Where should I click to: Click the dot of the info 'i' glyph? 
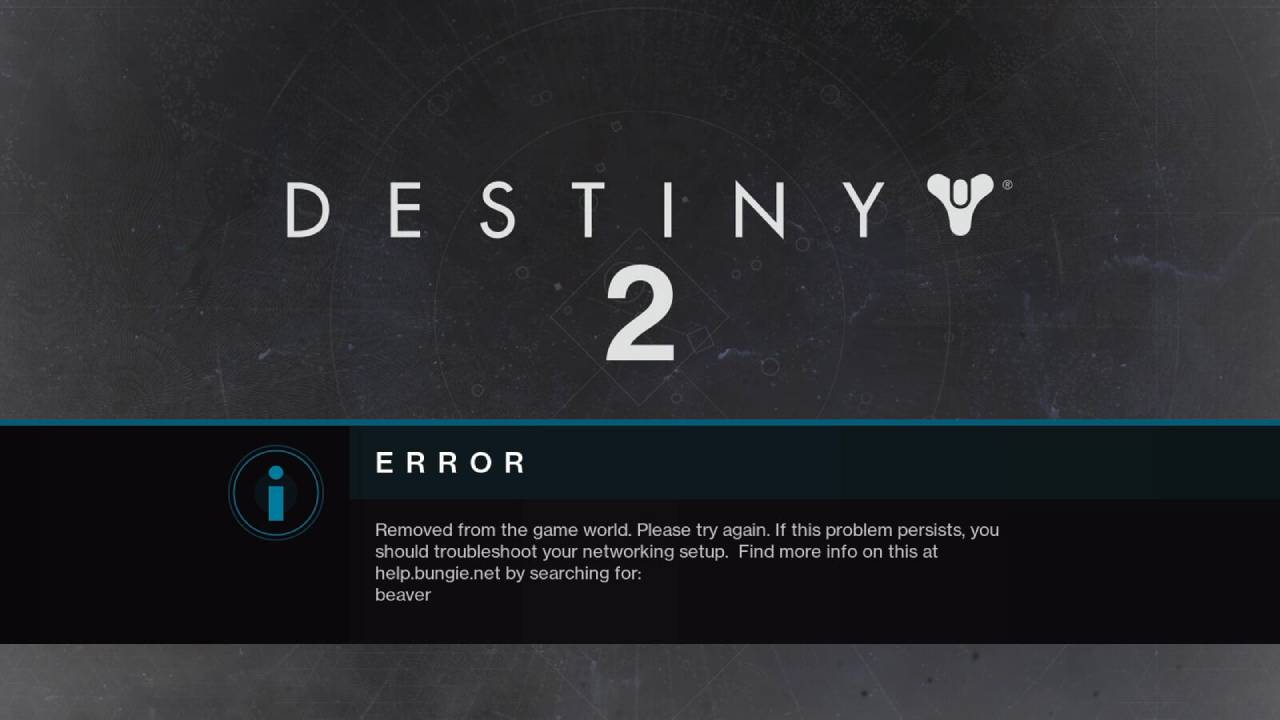[276, 474]
